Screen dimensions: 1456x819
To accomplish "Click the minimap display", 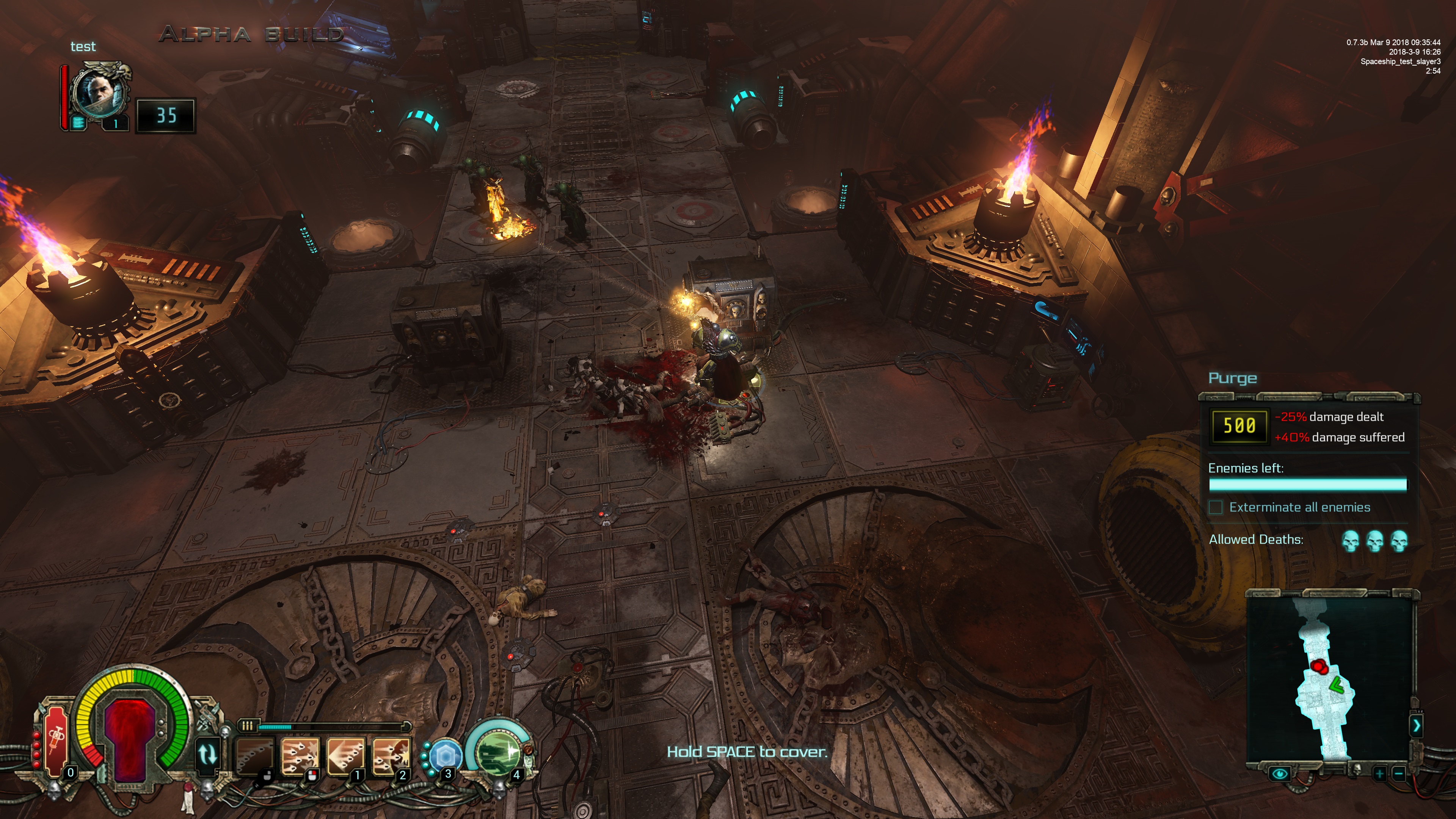I will point(1328,678).
